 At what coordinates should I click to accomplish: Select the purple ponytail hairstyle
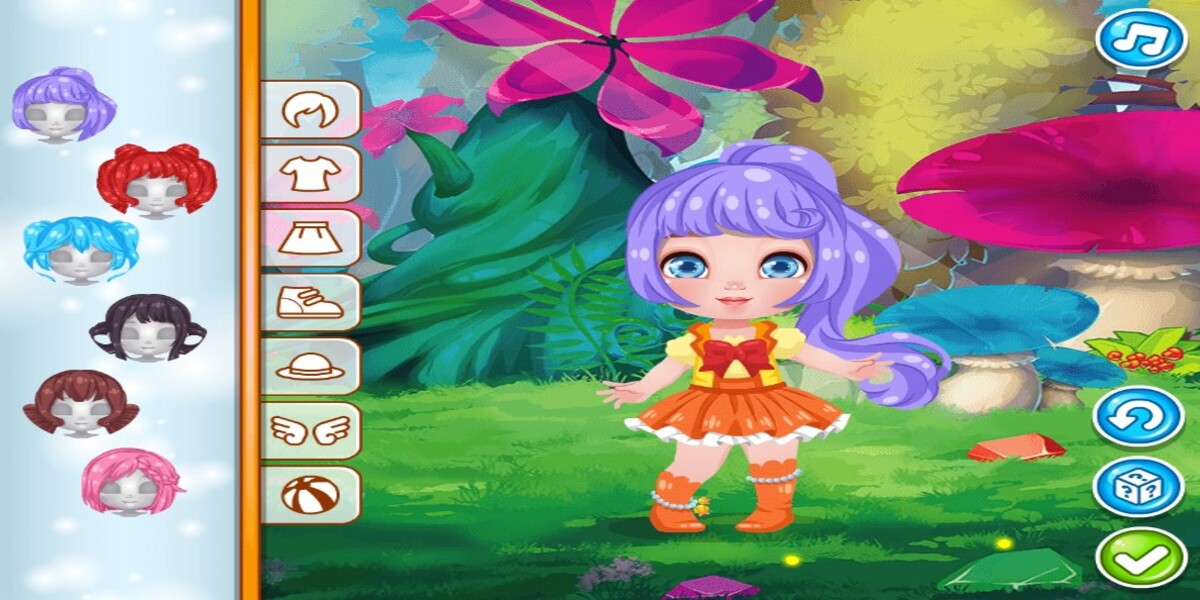pyautogui.click(x=62, y=104)
